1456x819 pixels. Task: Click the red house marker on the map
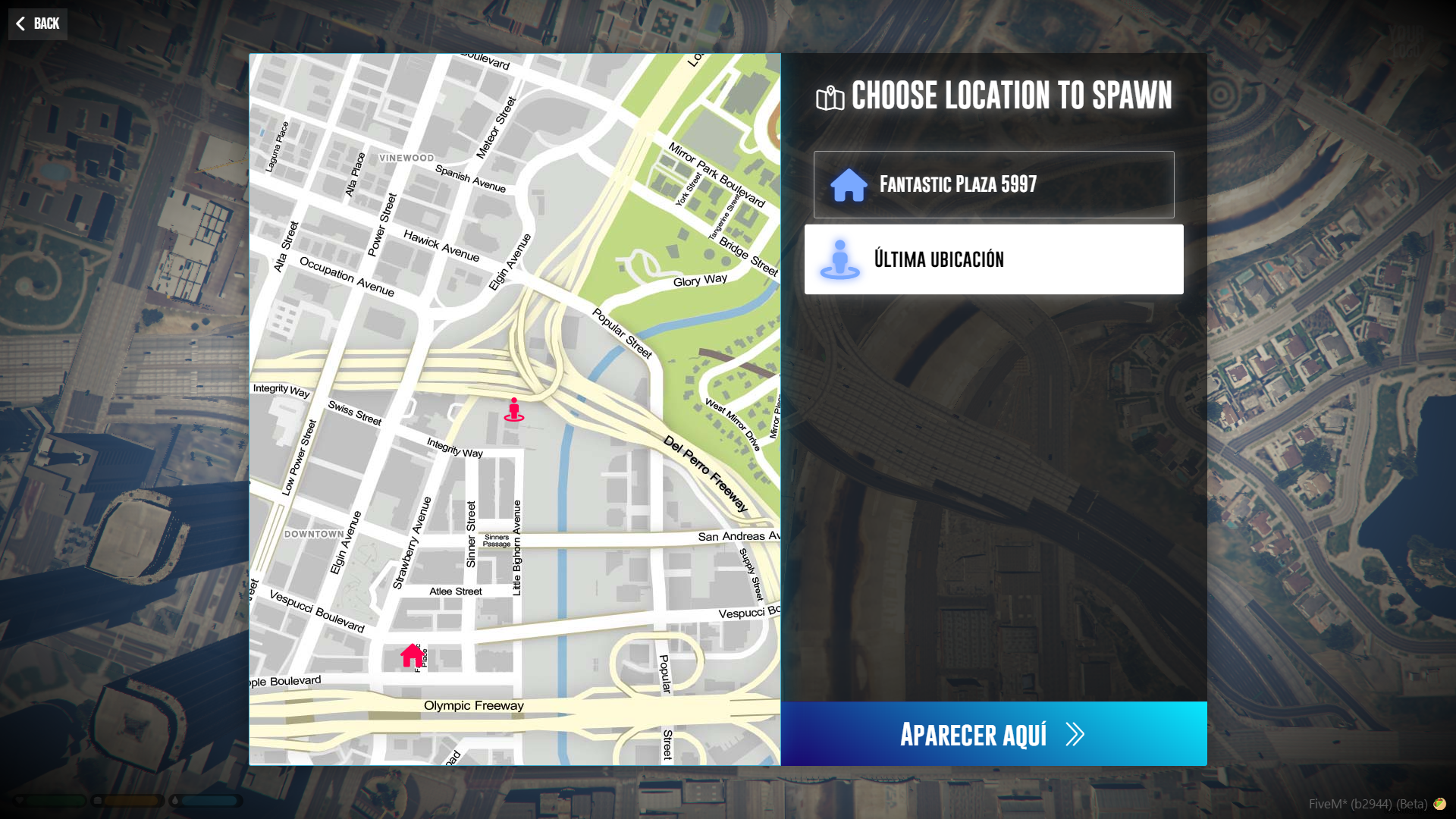(413, 655)
